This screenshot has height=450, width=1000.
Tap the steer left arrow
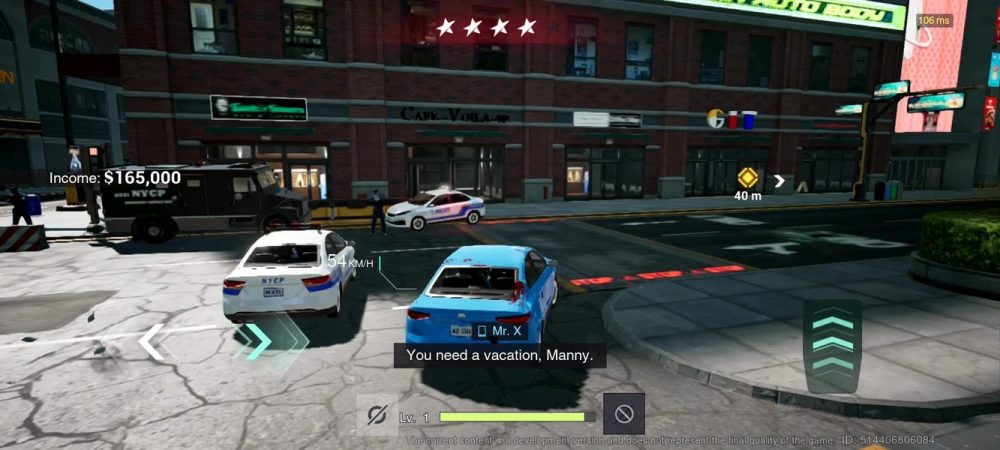(152, 342)
